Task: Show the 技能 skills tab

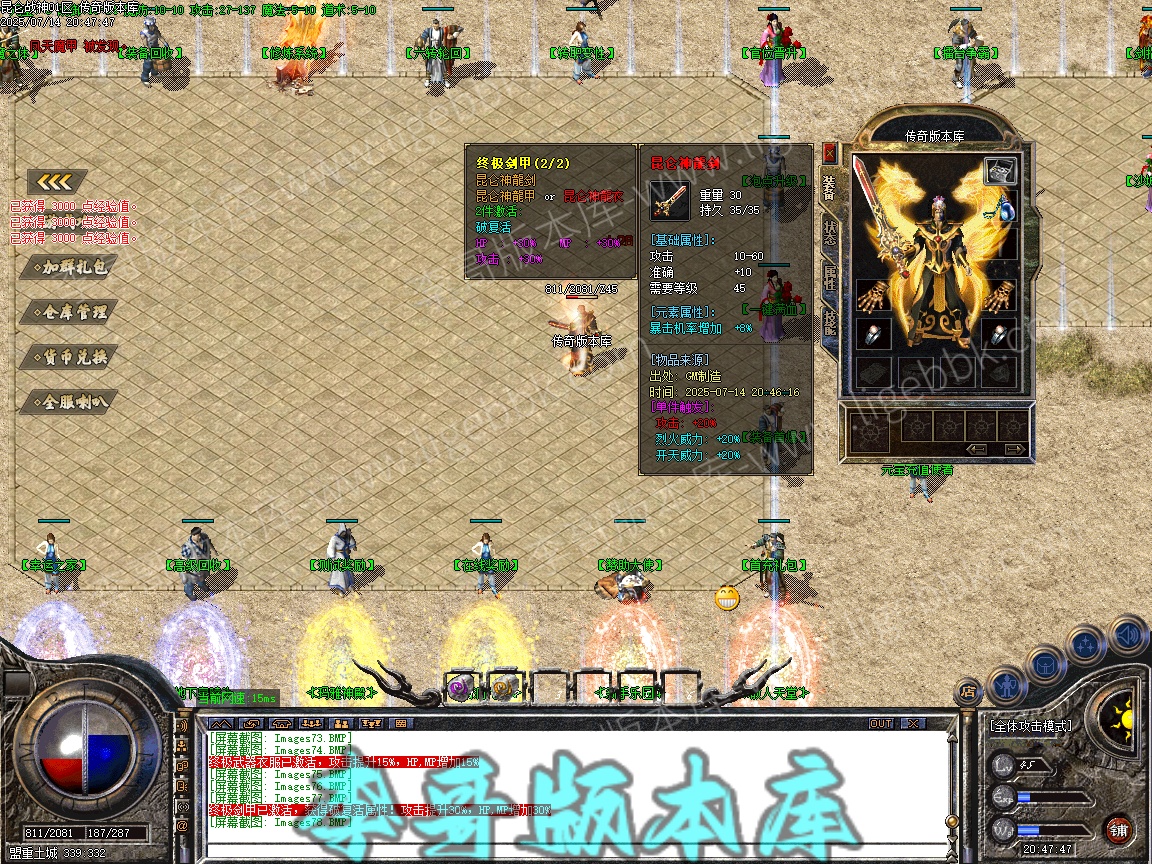Action: pyautogui.click(x=829, y=323)
